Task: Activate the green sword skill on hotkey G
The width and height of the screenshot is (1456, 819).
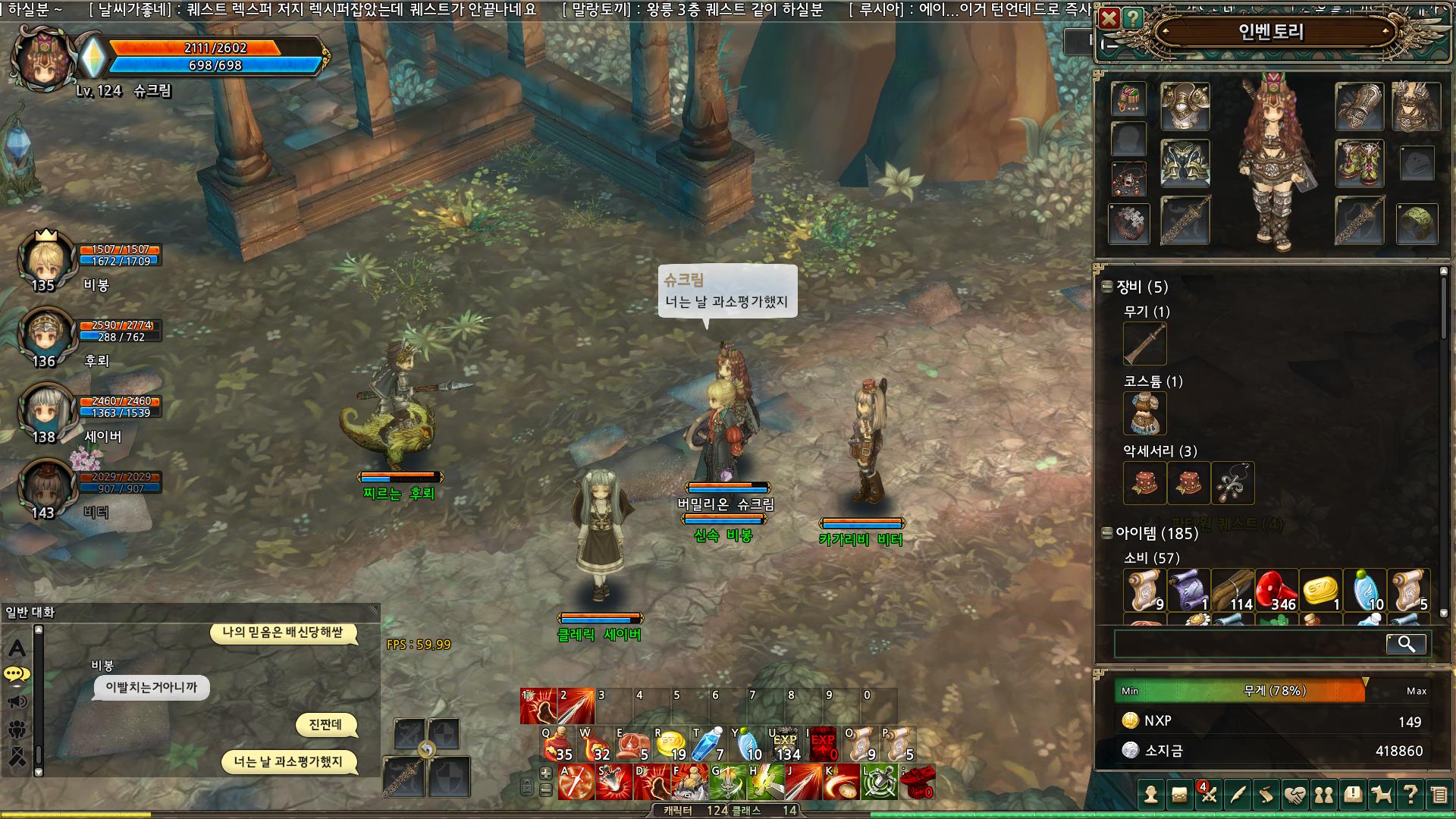Action: [x=727, y=782]
